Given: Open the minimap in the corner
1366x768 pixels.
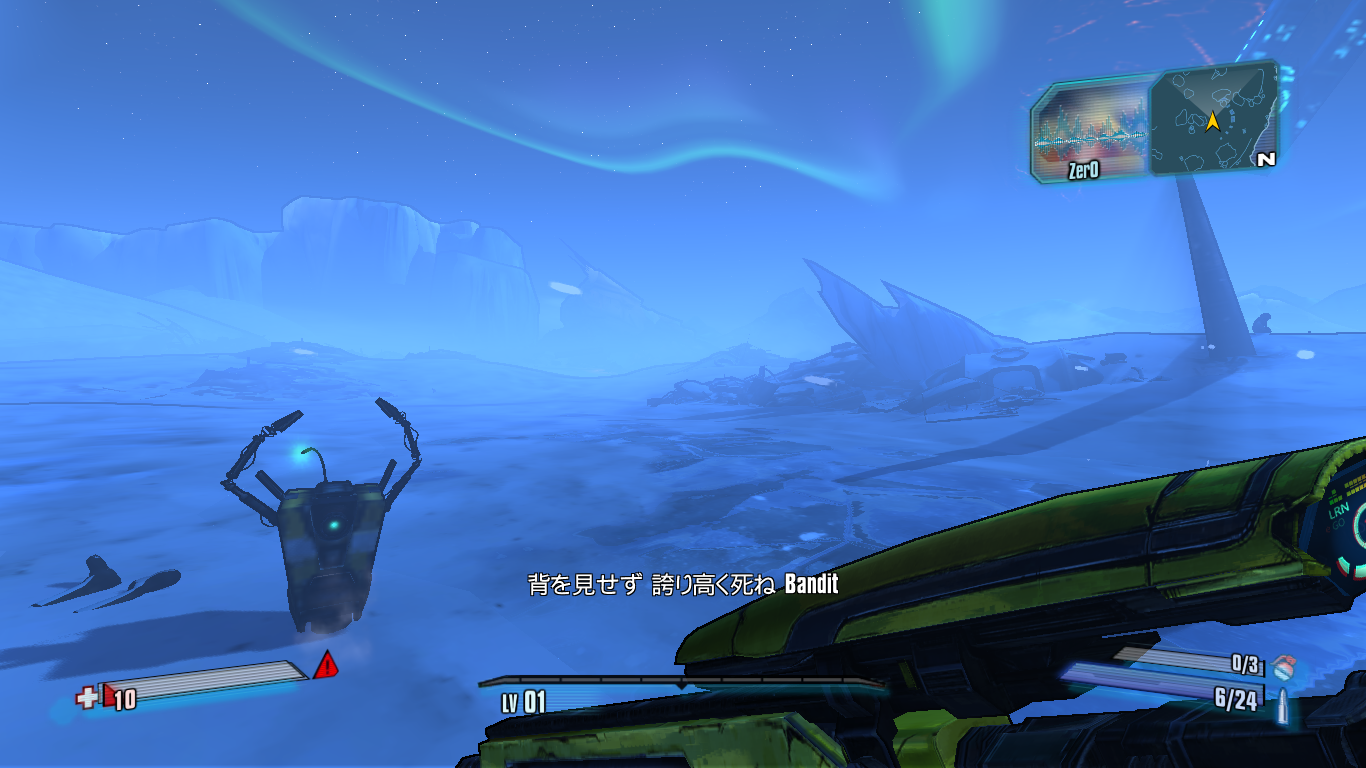Looking at the screenshot, I should pos(1214,120).
